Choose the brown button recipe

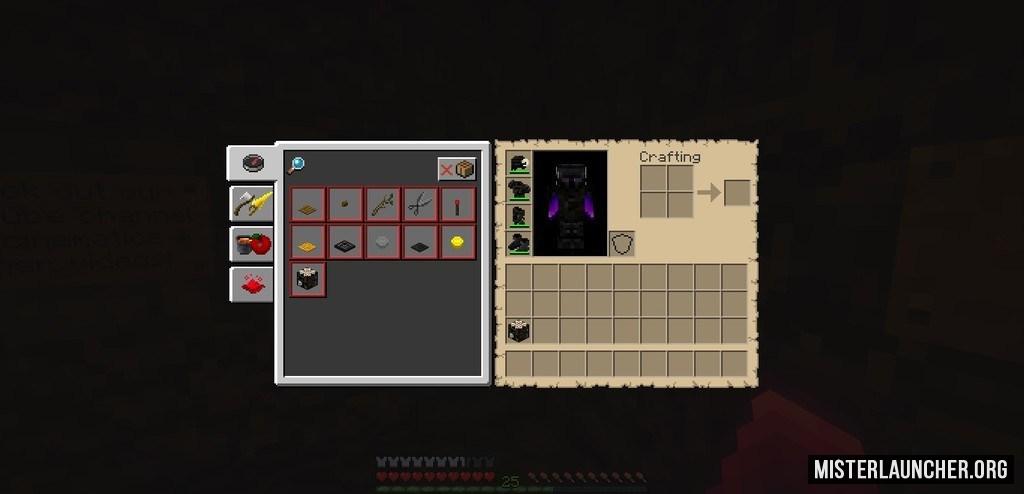pyautogui.click(x=346, y=205)
